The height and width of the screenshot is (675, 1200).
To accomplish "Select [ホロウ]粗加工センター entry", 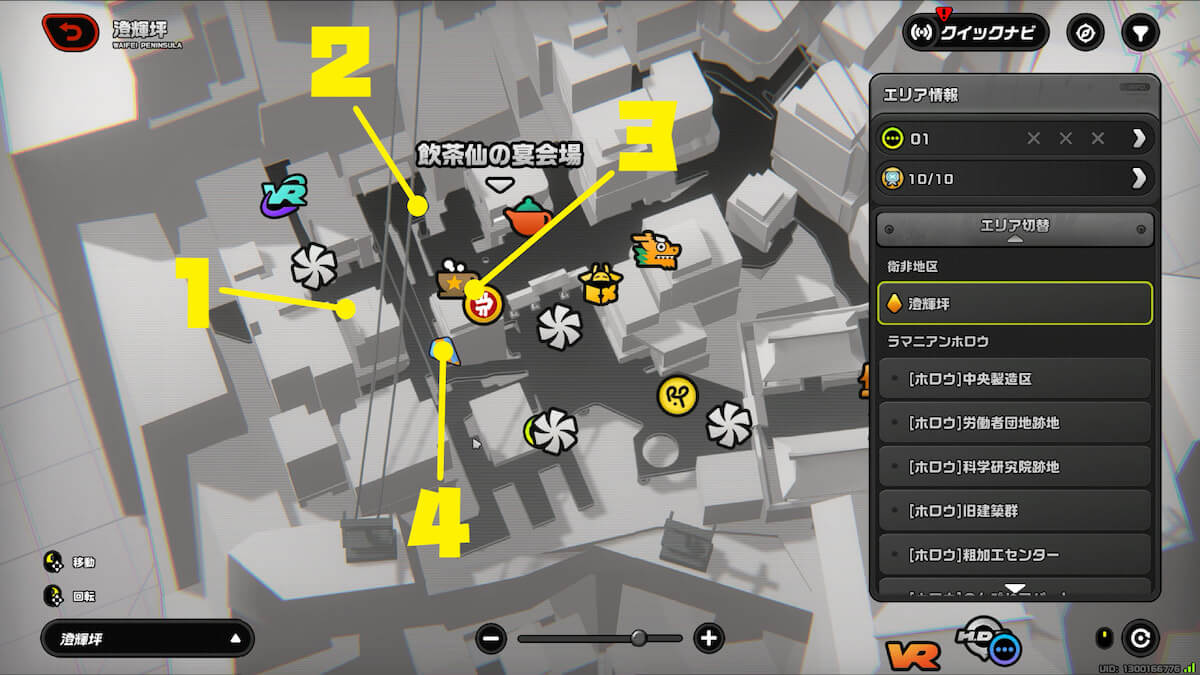I will click(1014, 555).
